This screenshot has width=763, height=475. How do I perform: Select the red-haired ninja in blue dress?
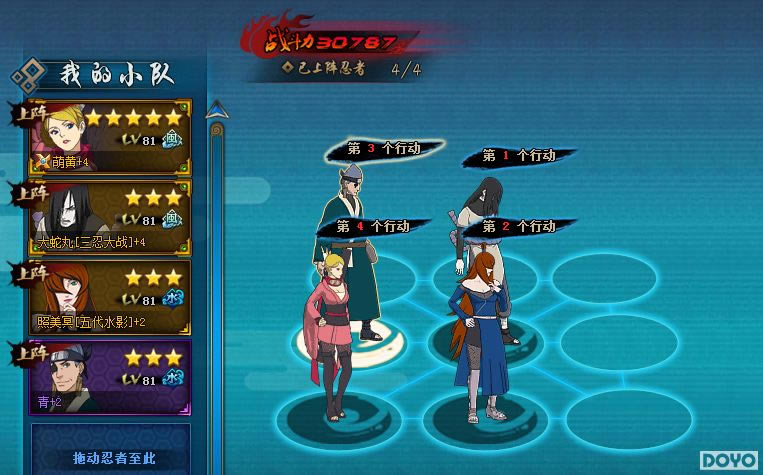(480, 330)
